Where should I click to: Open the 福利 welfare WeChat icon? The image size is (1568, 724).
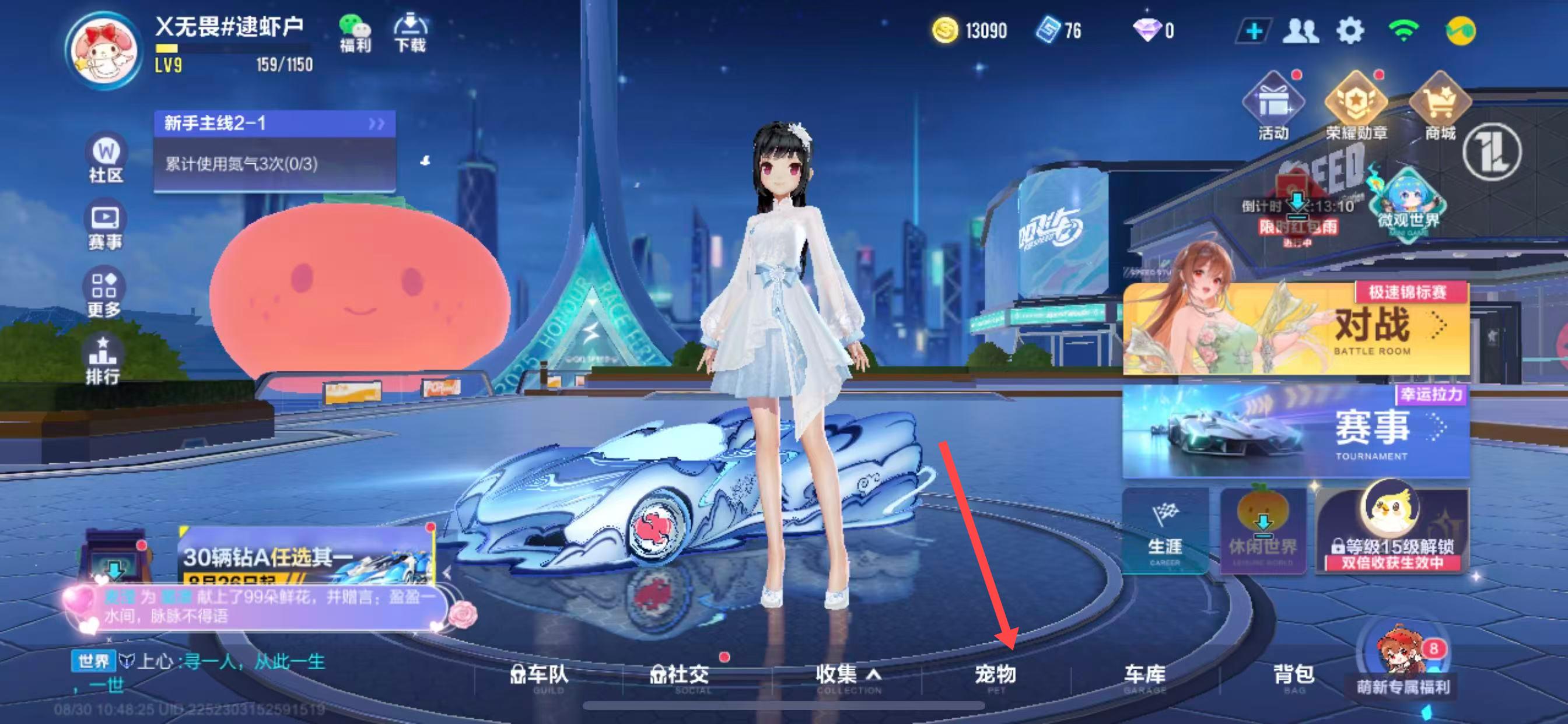click(355, 33)
